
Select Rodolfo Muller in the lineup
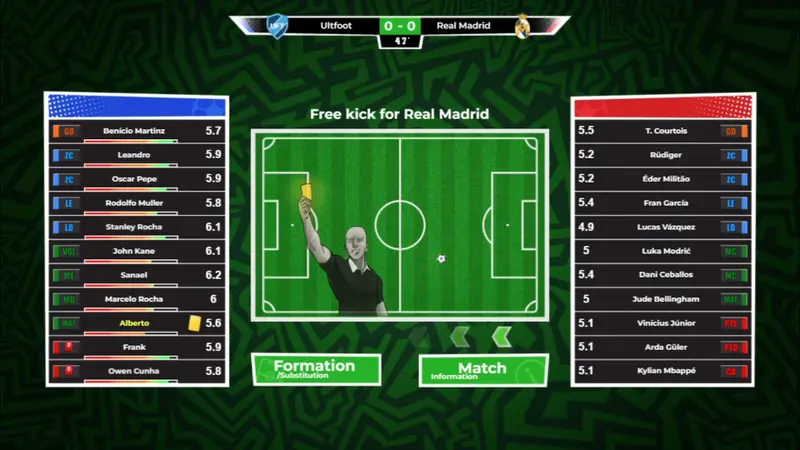point(134,203)
